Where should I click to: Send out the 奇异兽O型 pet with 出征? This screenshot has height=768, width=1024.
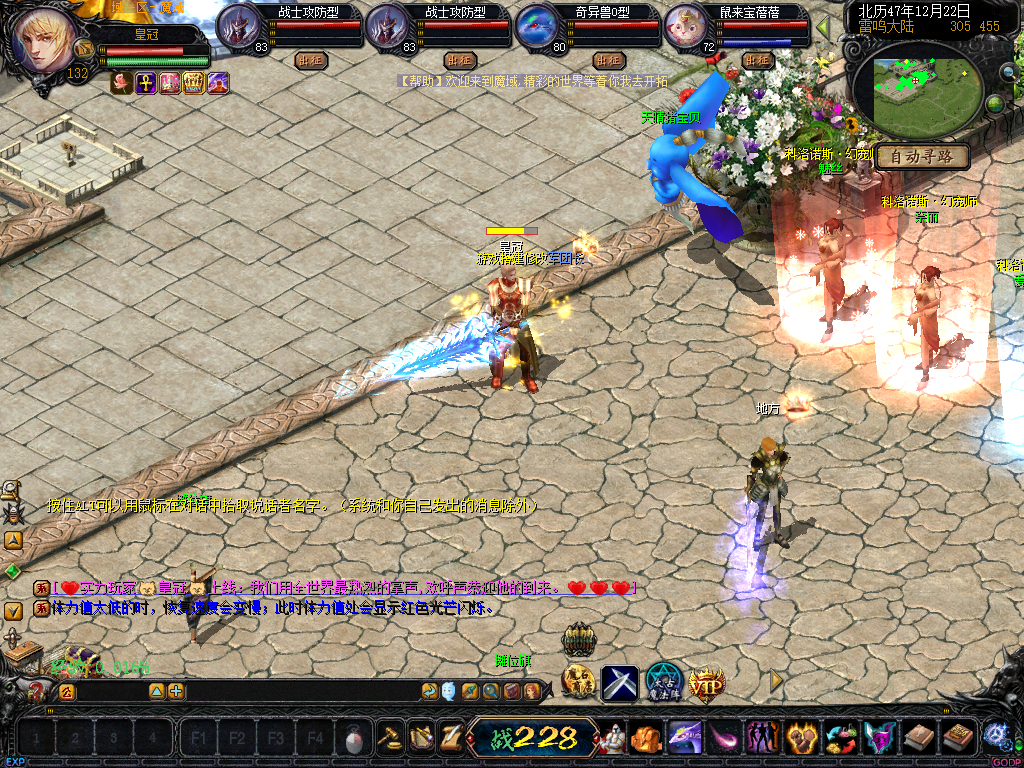[x=607, y=61]
